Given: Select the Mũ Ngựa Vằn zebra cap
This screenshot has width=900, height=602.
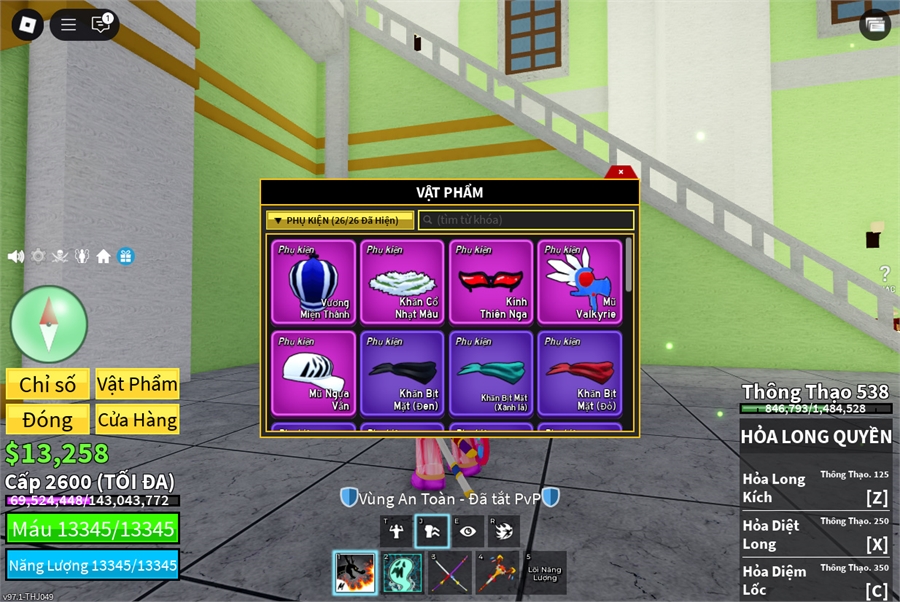Looking at the screenshot, I should [313, 372].
